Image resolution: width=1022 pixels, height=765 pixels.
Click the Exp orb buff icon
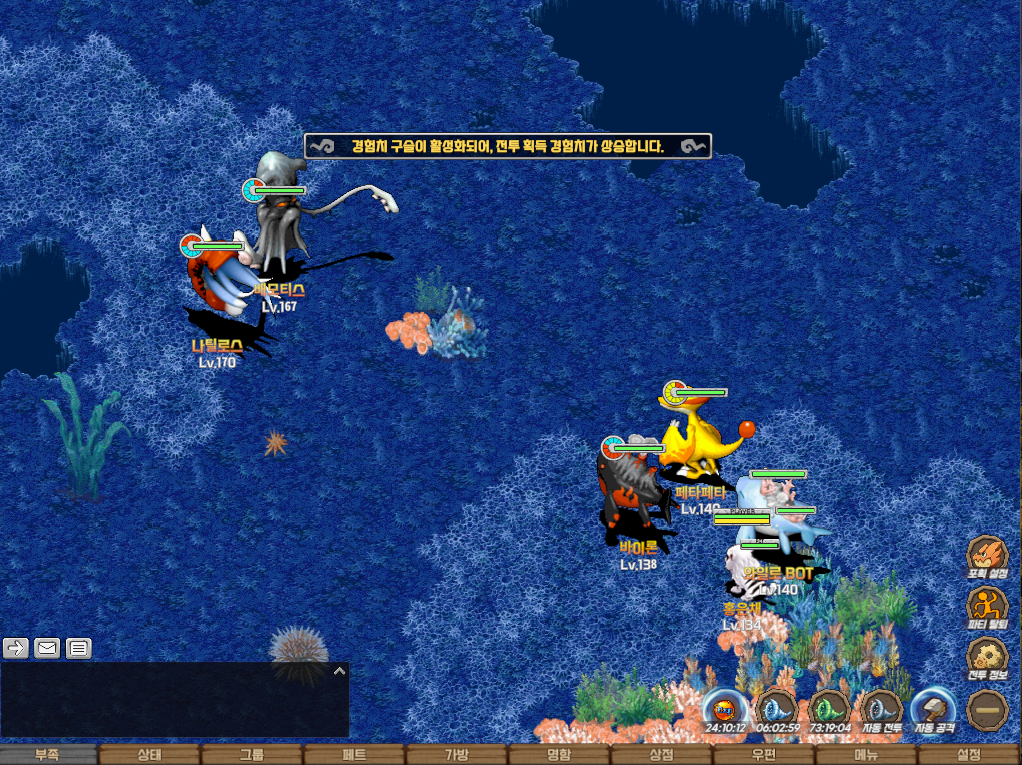[x=724, y=708]
